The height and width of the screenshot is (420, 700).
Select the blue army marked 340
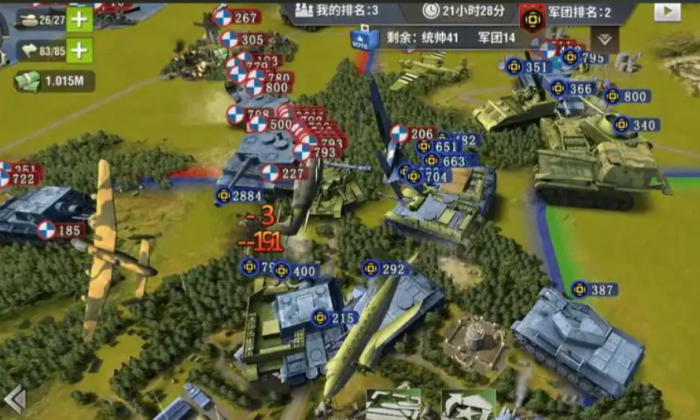tap(636, 125)
